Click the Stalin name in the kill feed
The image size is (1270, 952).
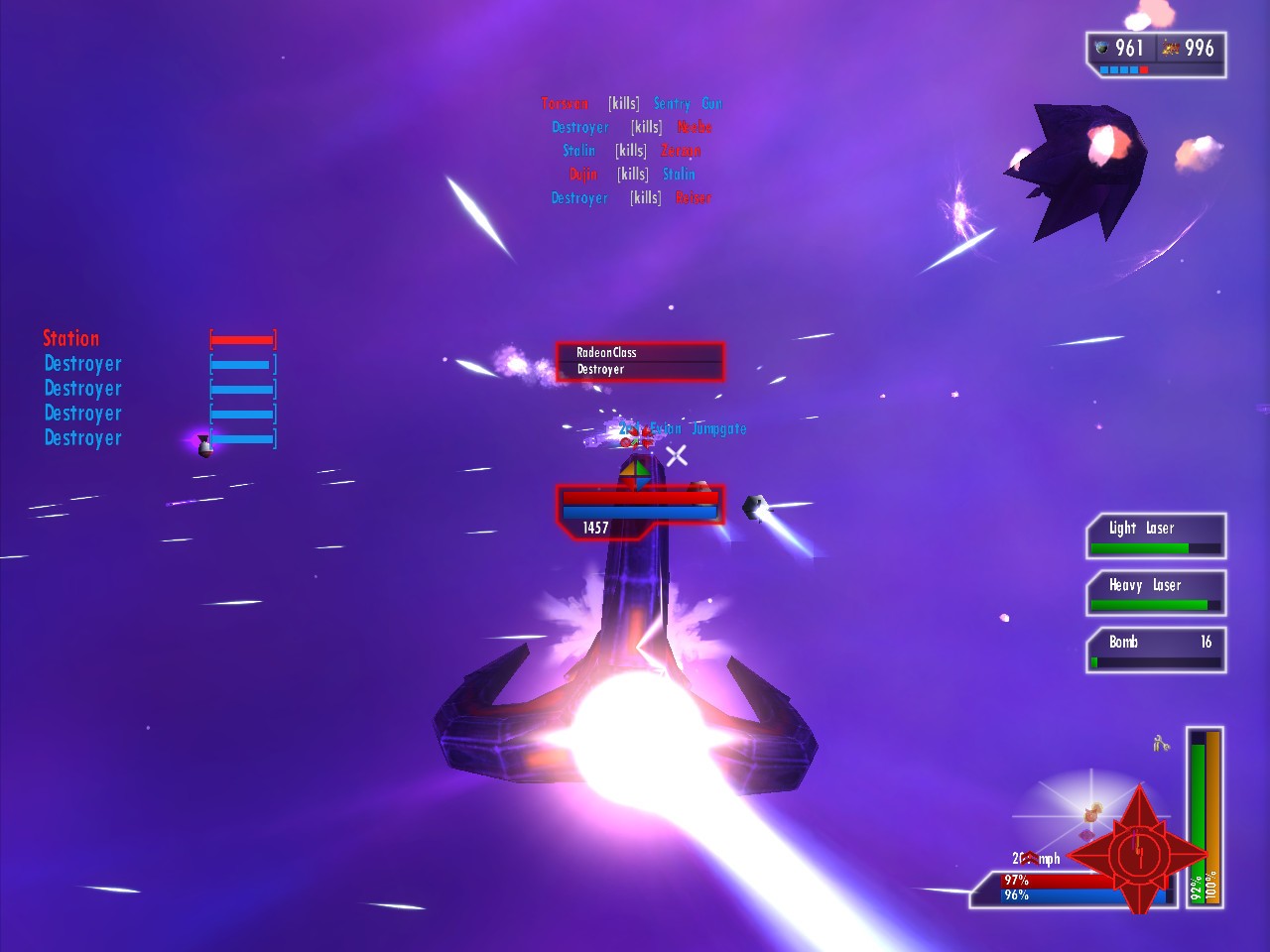click(x=579, y=150)
